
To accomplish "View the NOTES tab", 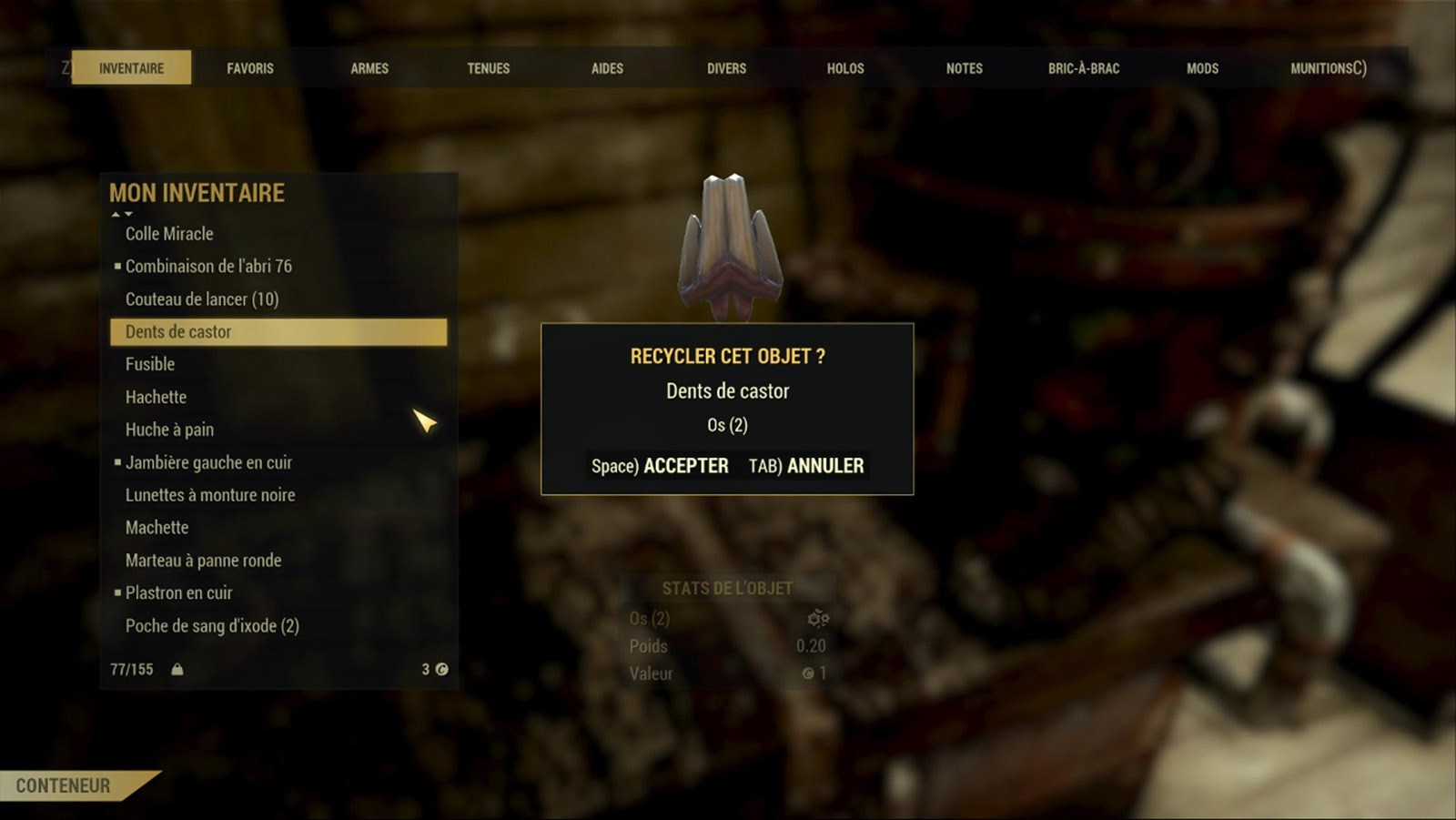I will pos(965,68).
